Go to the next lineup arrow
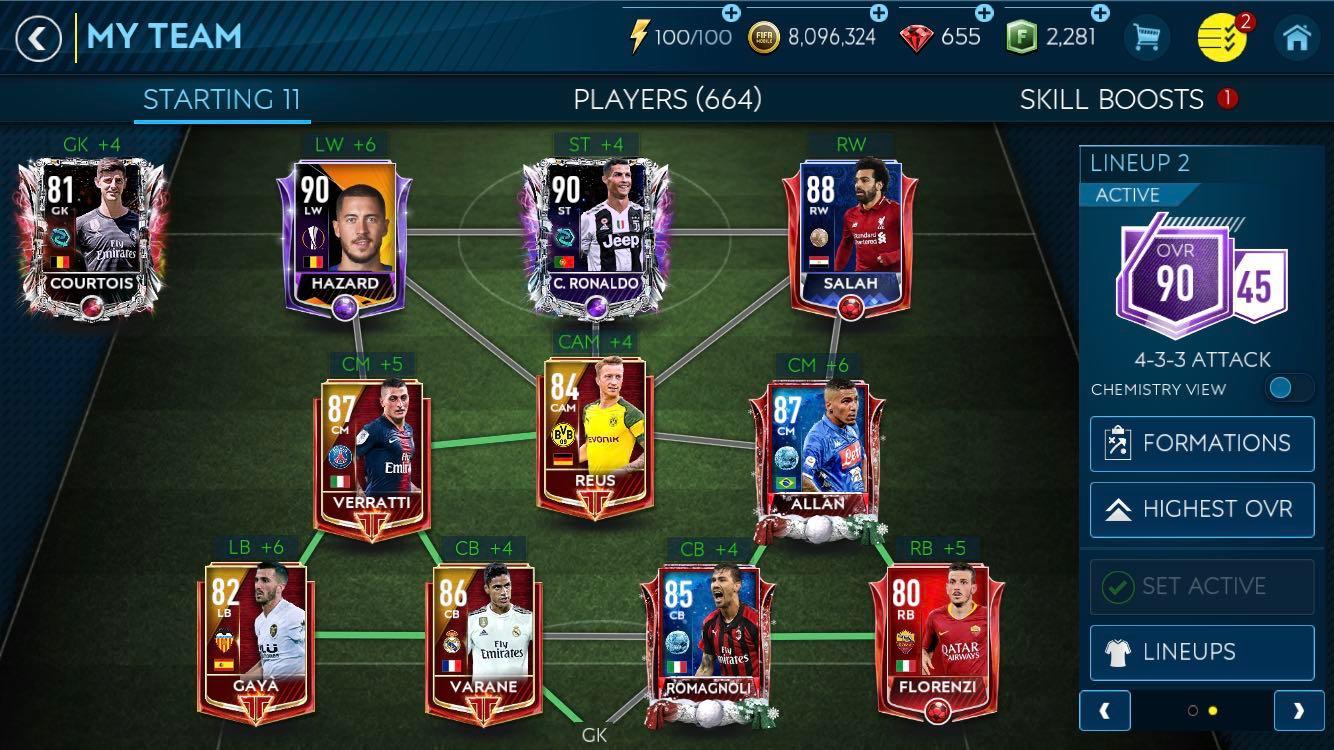This screenshot has height=750, width=1334. tap(1298, 711)
